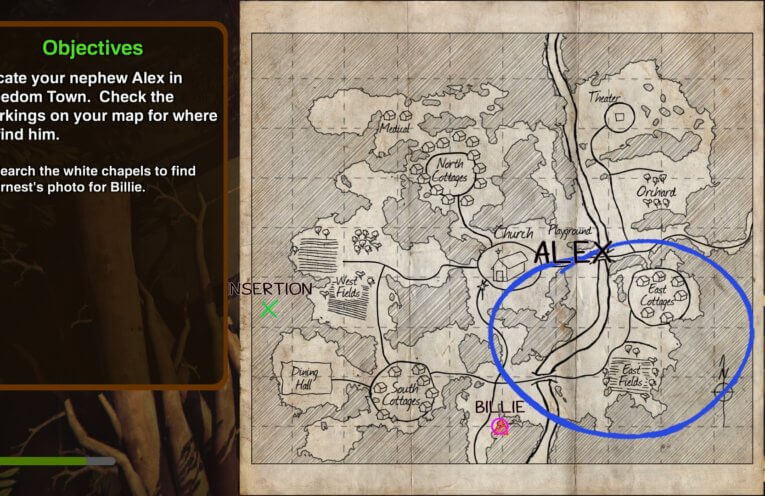
Task: Click the ALEX label on the map
Action: pyautogui.click(x=572, y=254)
